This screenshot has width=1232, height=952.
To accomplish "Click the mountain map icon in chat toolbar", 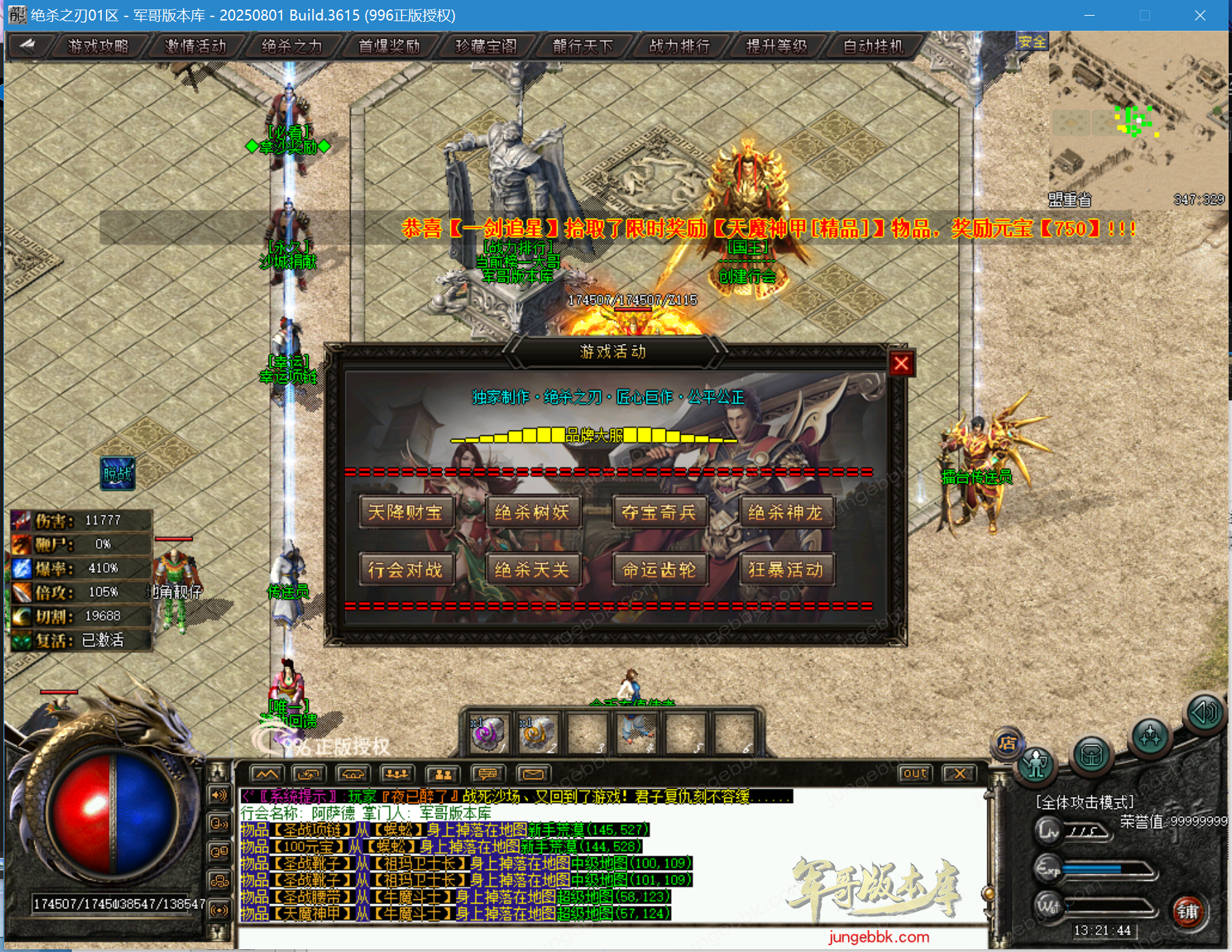I will tap(266, 774).
